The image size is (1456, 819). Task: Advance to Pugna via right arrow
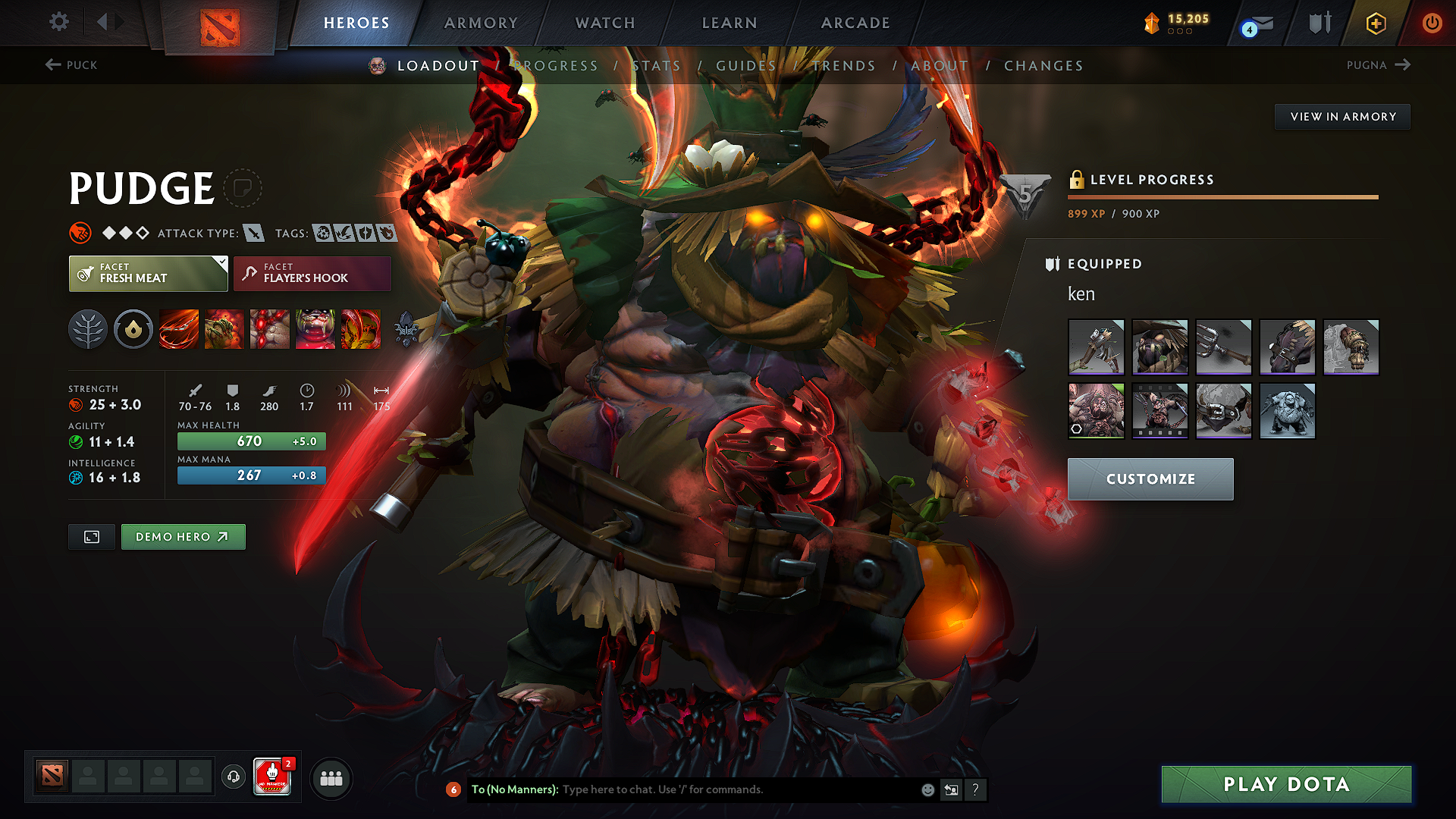1402,65
